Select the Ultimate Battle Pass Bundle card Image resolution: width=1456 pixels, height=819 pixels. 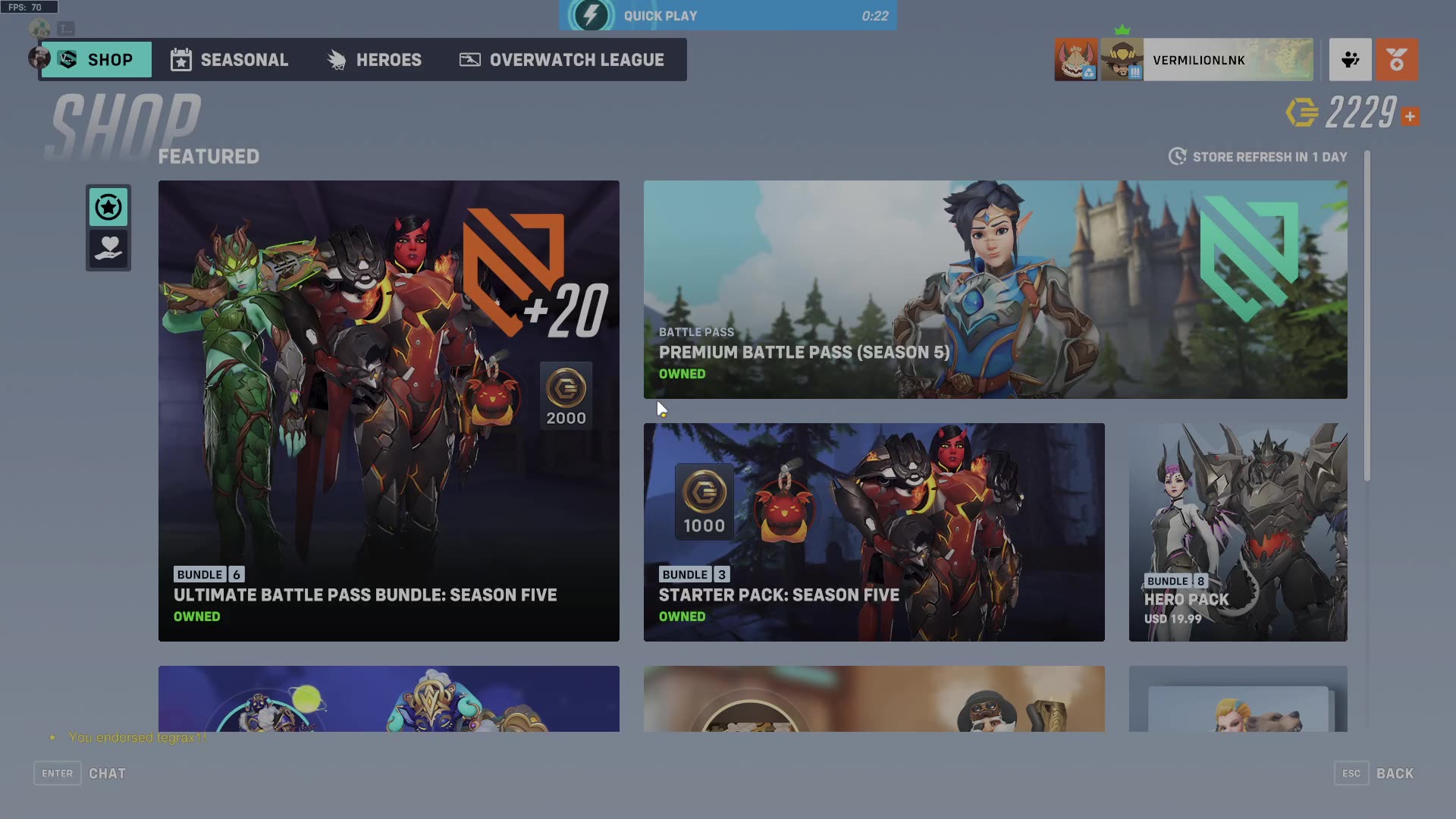[x=388, y=411]
